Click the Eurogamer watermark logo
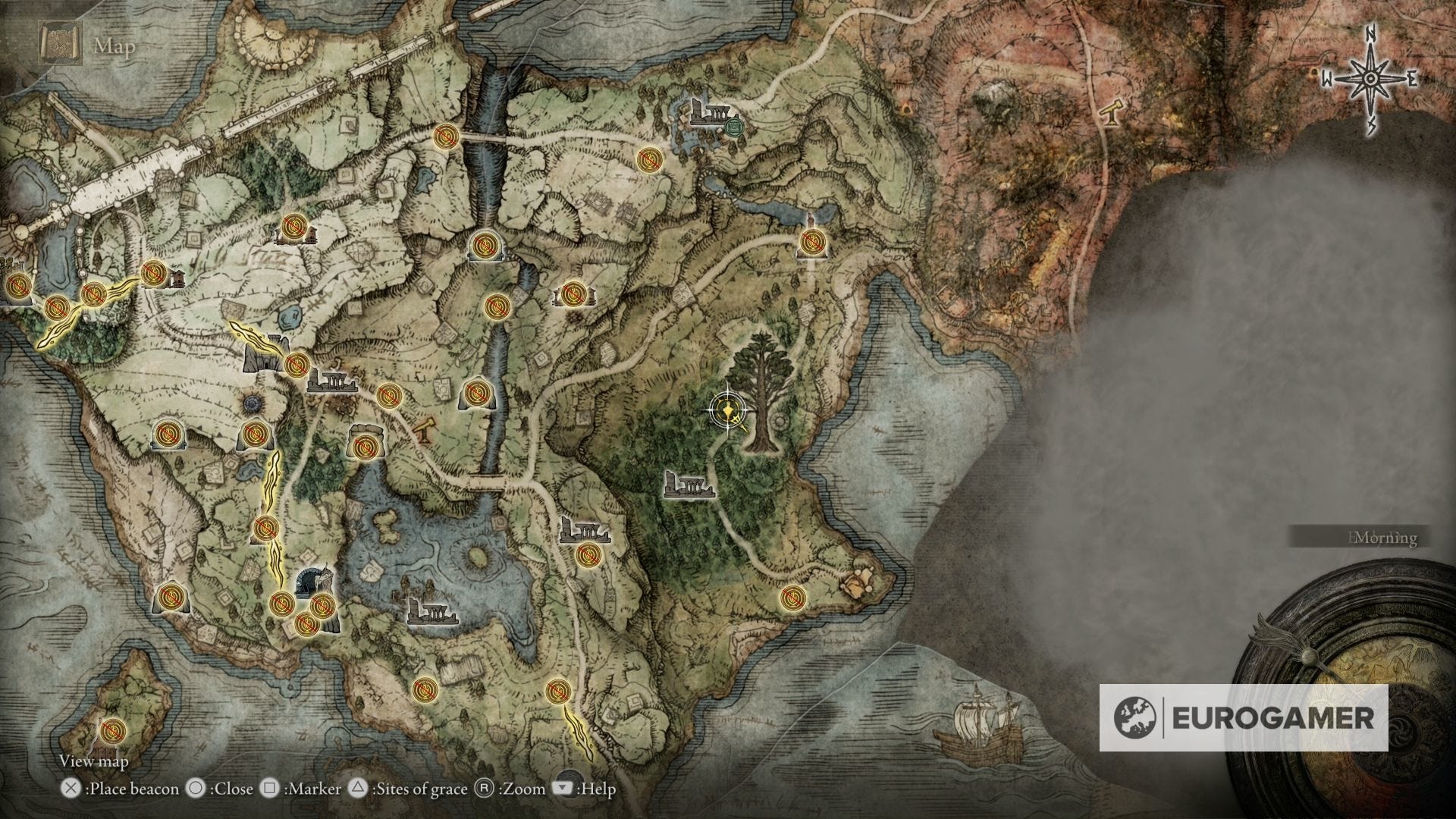This screenshot has height=819, width=1456. tap(1243, 717)
